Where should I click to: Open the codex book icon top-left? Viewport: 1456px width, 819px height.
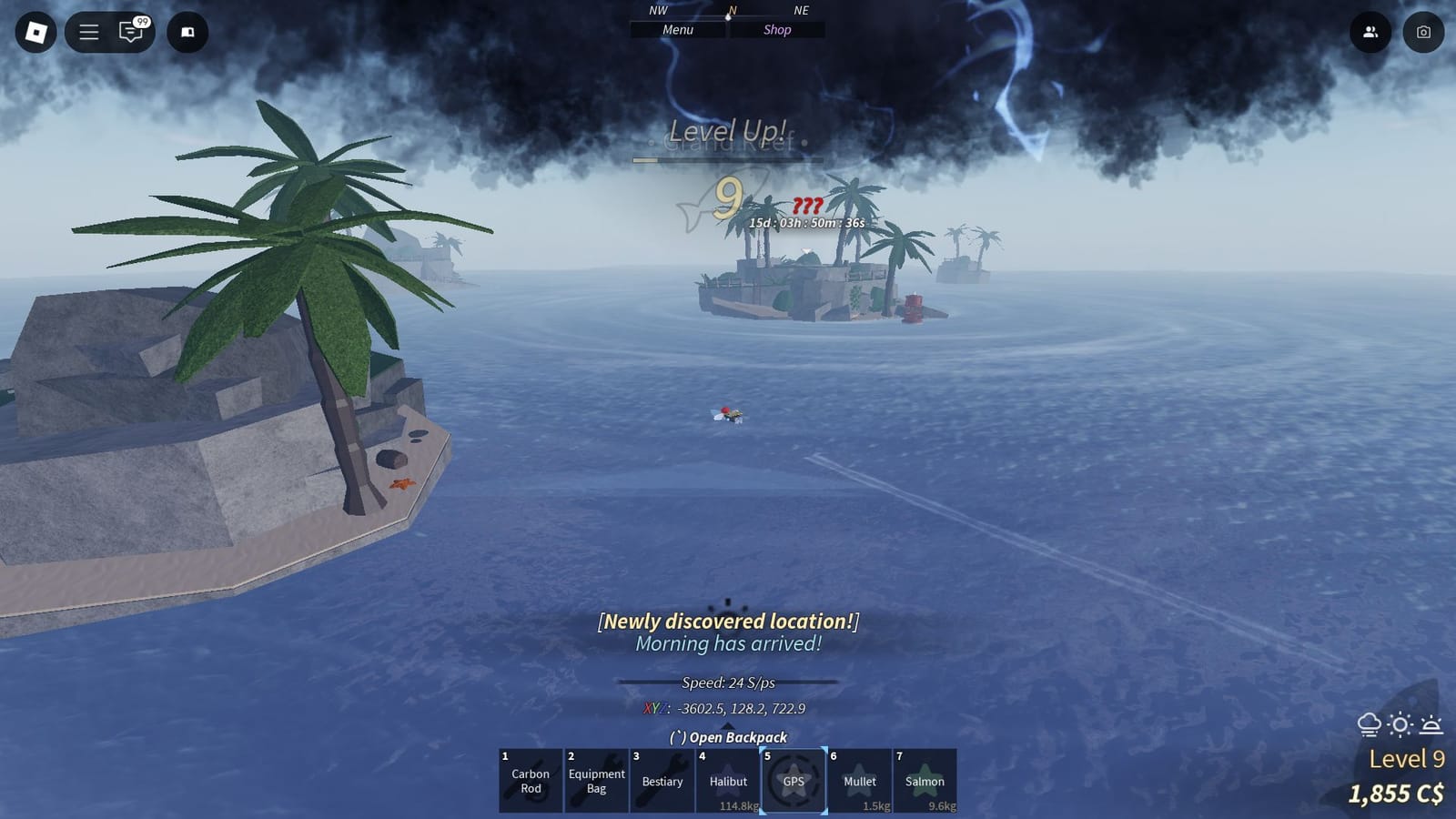[187, 33]
